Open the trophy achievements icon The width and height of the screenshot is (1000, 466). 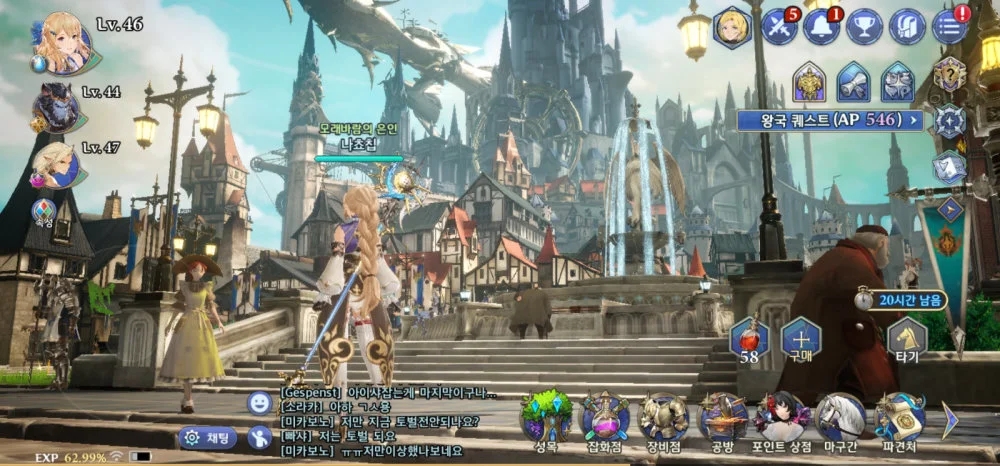[x=864, y=27]
